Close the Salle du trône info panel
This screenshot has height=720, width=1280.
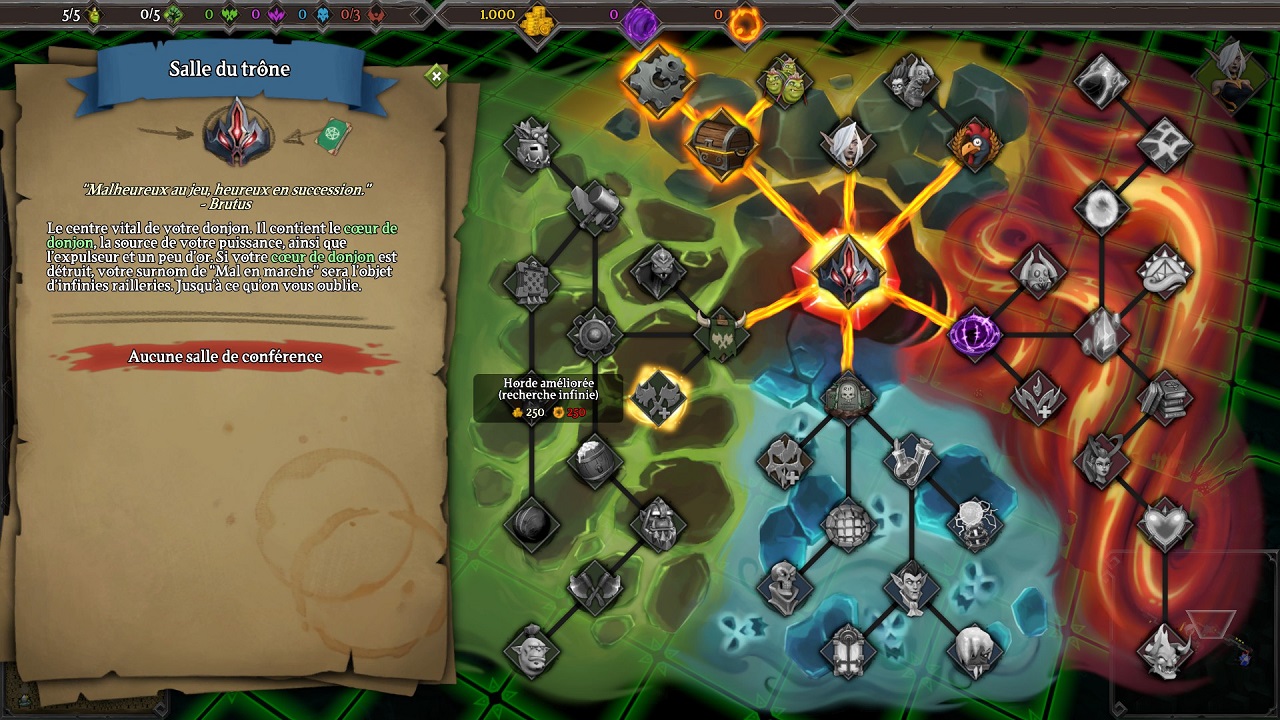(436, 76)
